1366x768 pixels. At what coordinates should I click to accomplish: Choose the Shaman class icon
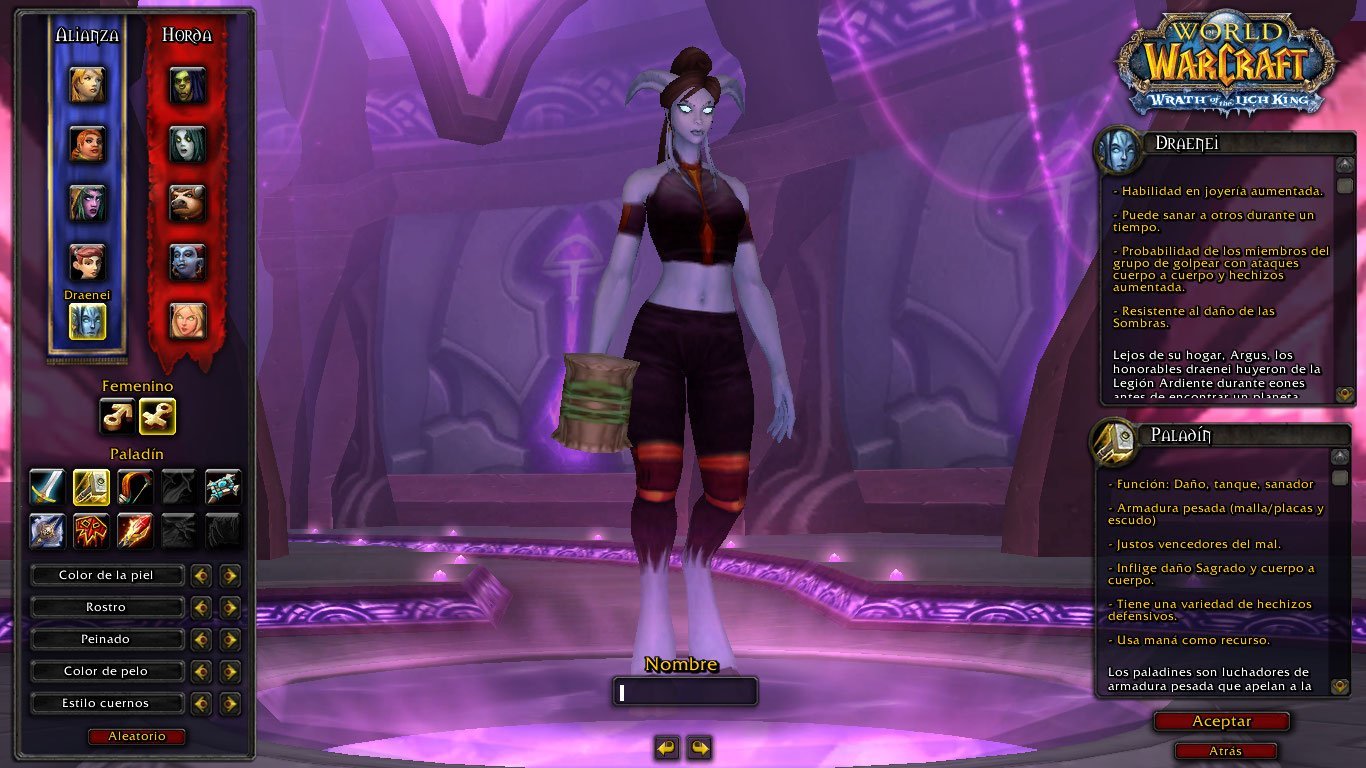(91, 530)
